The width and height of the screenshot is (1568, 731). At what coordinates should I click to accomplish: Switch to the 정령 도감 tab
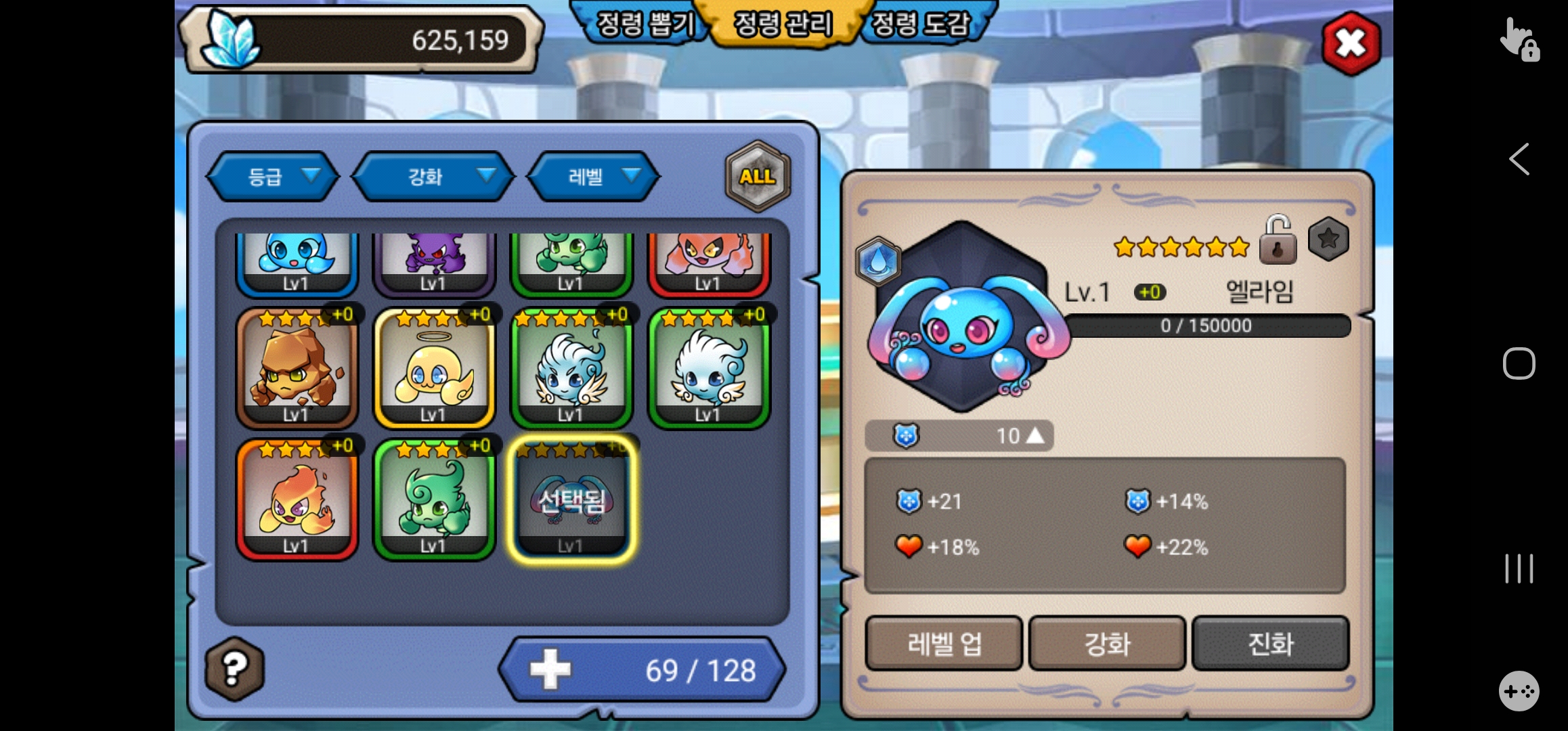[921, 24]
